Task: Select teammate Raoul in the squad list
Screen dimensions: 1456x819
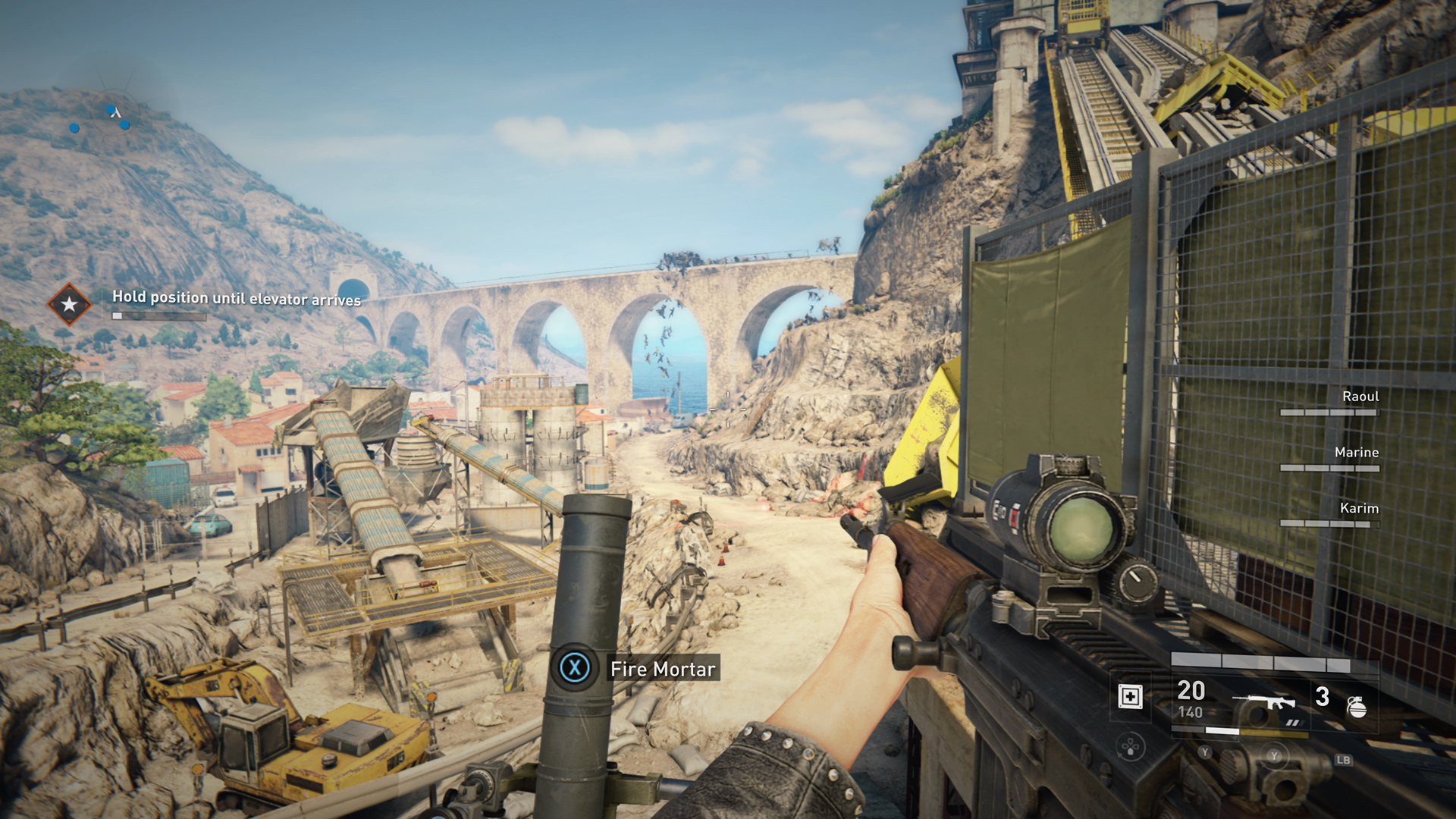Action: click(1360, 397)
